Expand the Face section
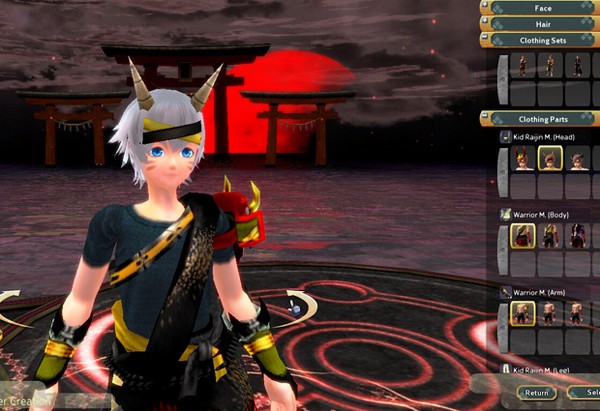 [543, 7]
